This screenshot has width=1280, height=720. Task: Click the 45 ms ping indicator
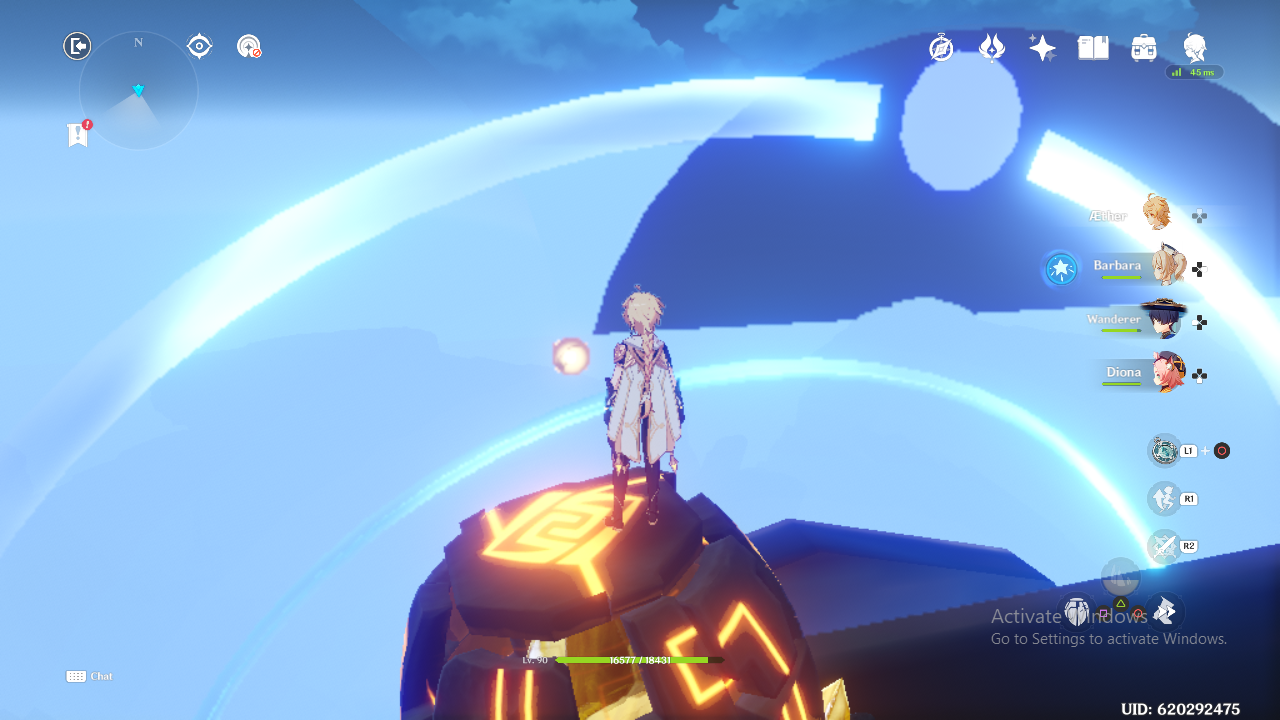[x=1197, y=72]
